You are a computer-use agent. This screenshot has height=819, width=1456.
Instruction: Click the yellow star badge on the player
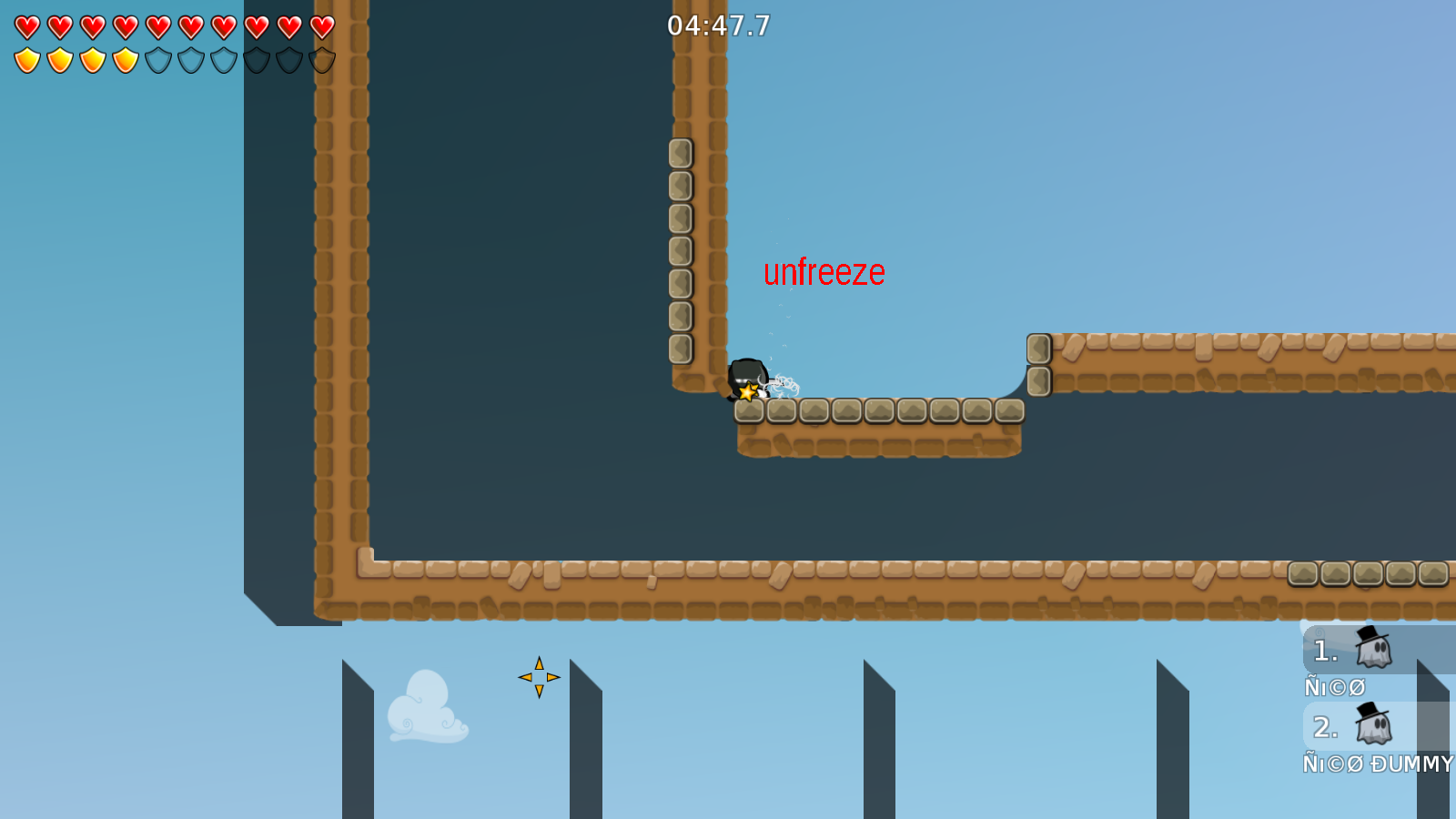(x=748, y=393)
